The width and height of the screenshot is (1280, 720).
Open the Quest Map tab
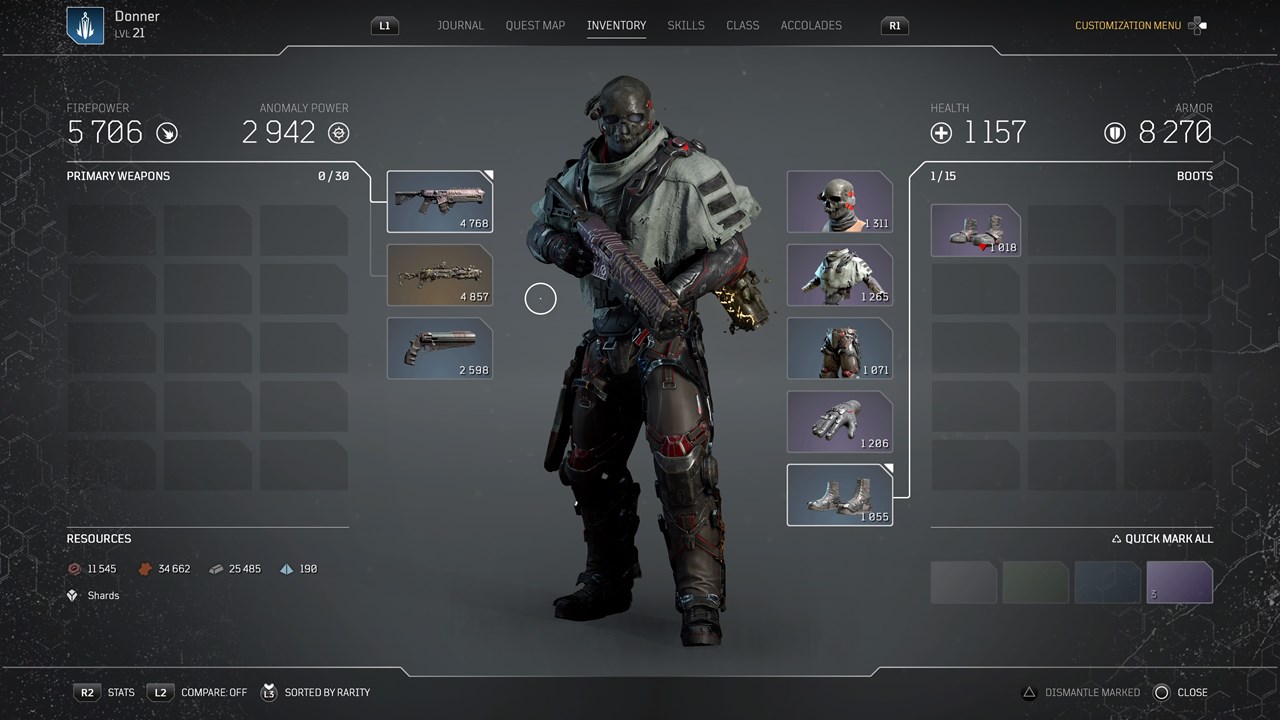coord(535,25)
